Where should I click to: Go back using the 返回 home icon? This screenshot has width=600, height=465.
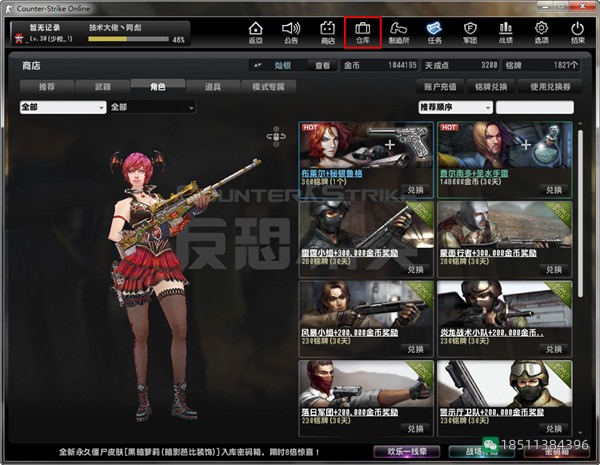(x=256, y=31)
